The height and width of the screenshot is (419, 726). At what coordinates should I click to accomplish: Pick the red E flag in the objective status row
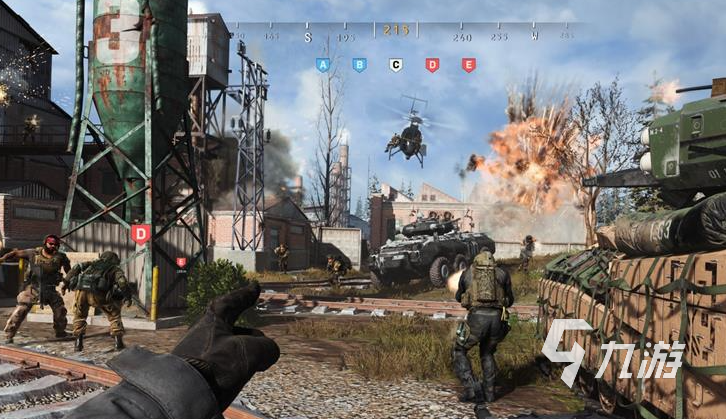(468, 65)
